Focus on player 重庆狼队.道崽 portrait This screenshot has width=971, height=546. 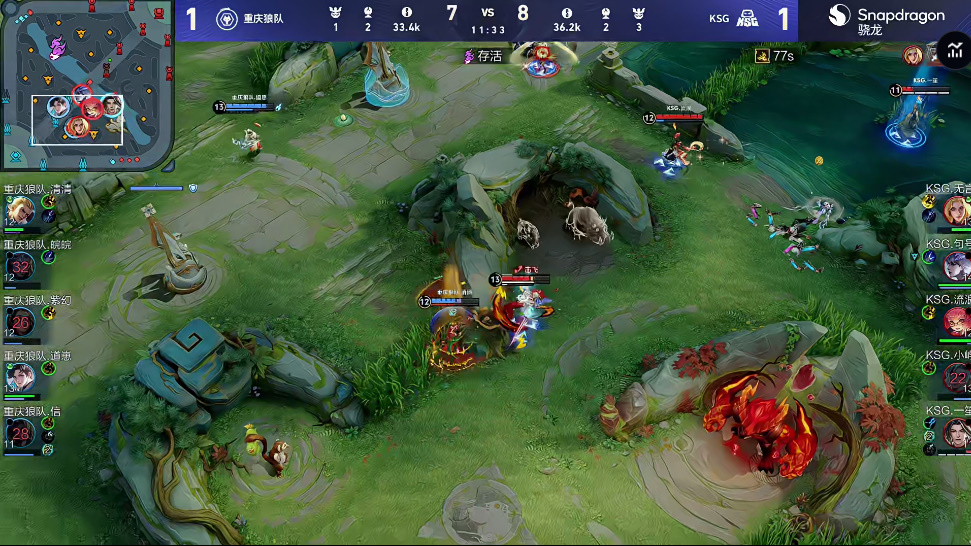pos(20,377)
